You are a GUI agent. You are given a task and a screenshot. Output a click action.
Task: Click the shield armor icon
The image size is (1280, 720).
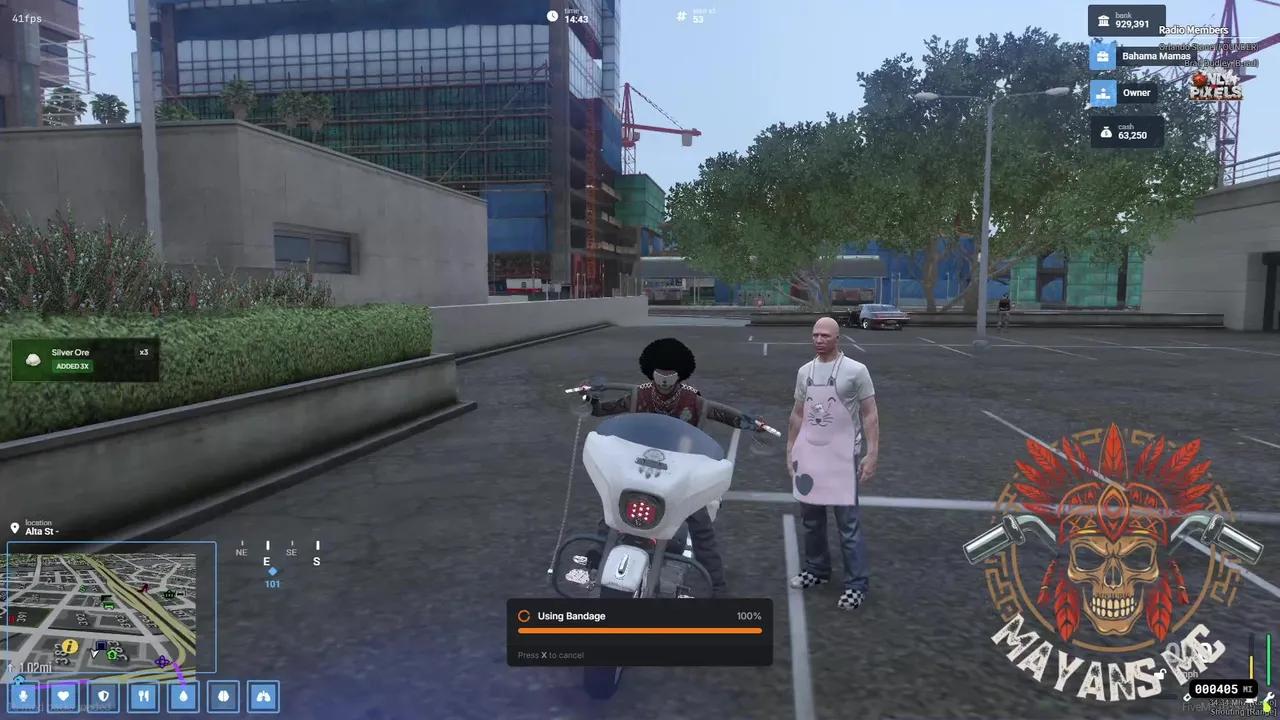point(103,697)
